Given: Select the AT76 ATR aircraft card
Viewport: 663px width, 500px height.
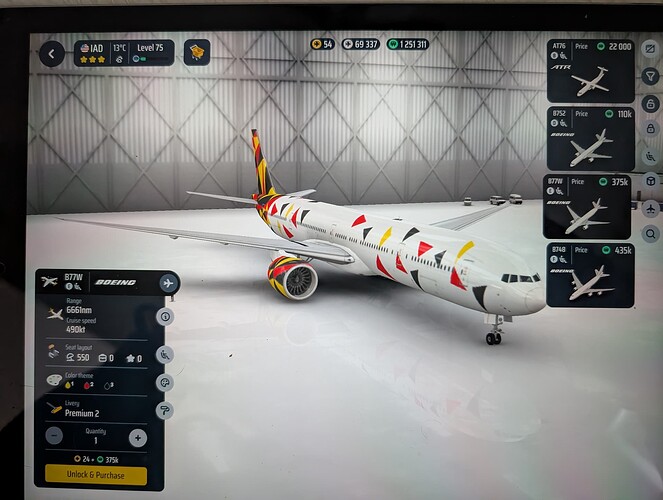Looking at the screenshot, I should pyautogui.click(x=589, y=71).
